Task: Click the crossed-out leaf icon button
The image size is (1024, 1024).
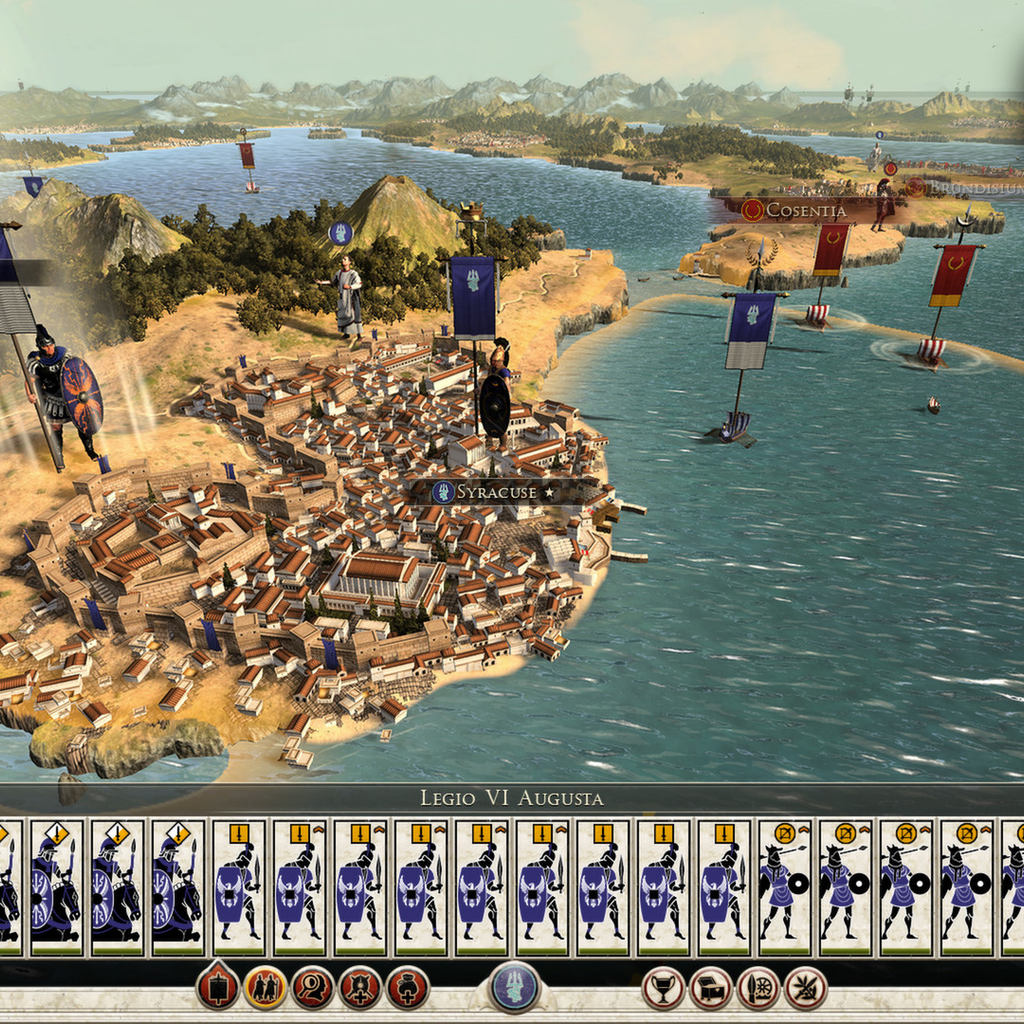Action: tap(806, 988)
